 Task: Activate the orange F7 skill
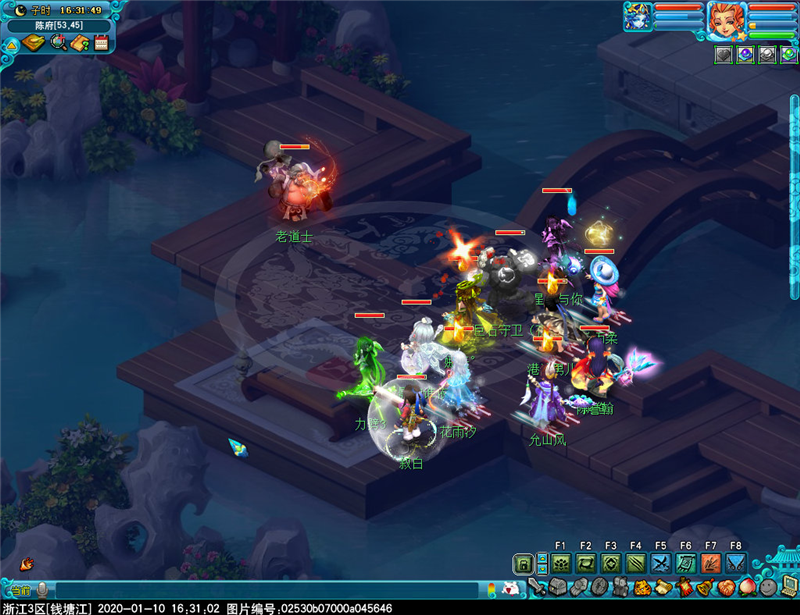pyautogui.click(x=711, y=563)
